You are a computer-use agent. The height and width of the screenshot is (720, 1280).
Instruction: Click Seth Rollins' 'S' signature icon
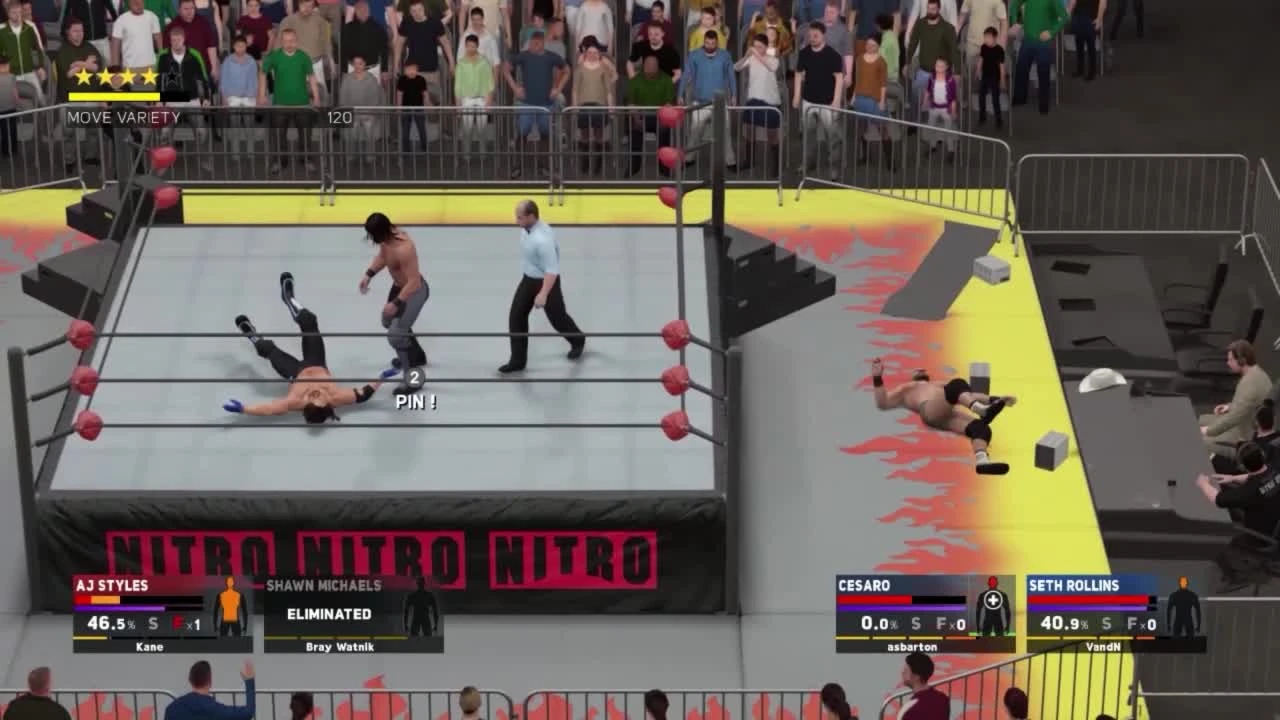point(1105,622)
